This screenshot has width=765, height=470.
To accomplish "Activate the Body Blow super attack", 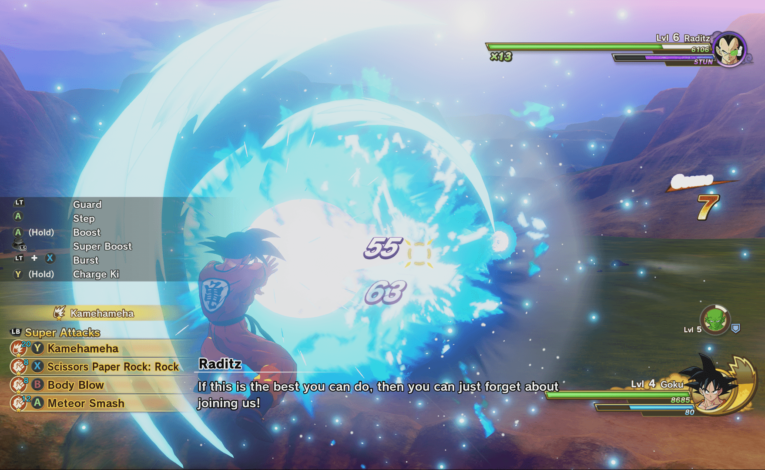I will (x=75, y=385).
